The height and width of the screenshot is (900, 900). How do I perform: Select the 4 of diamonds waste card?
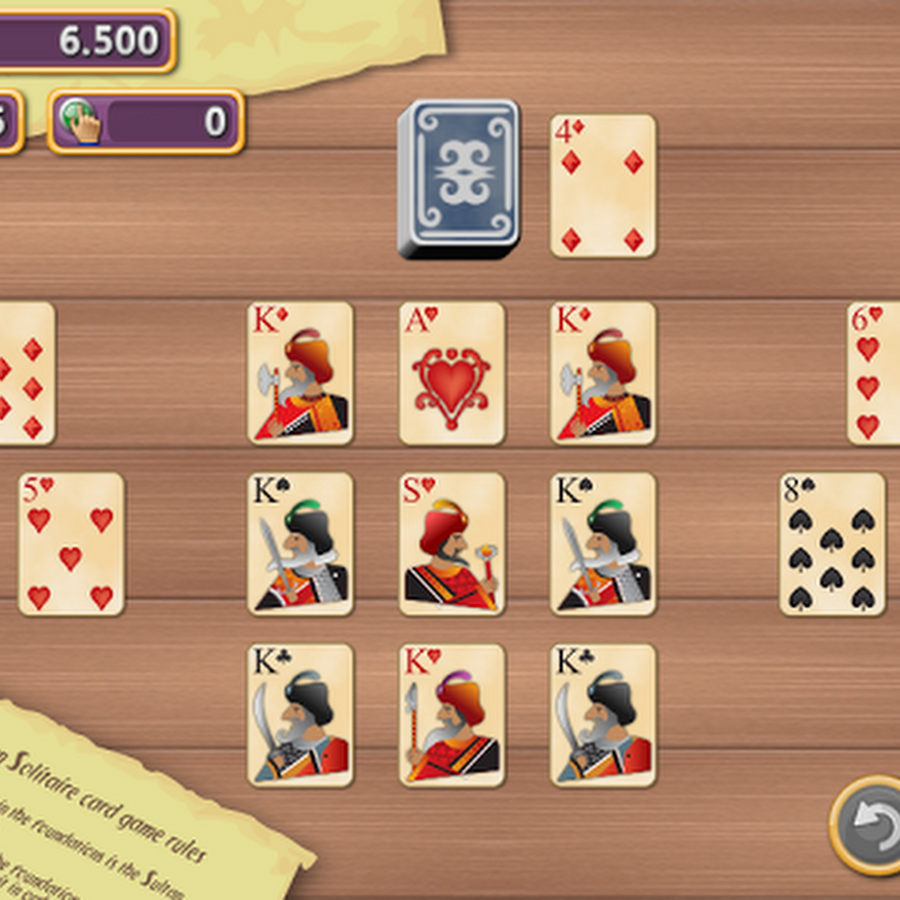(603, 185)
